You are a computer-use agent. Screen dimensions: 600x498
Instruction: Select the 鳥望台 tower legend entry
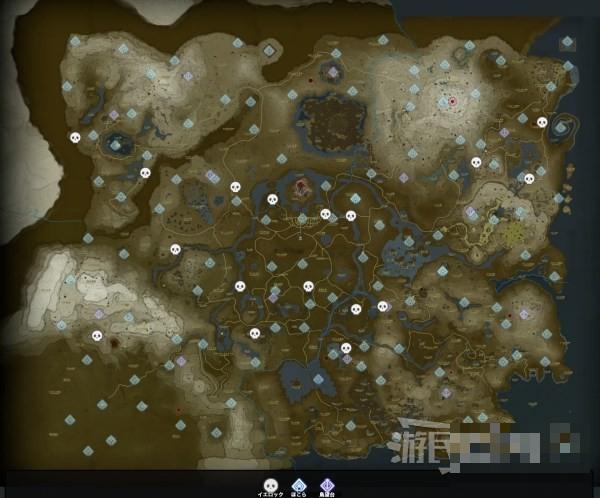click(326, 483)
